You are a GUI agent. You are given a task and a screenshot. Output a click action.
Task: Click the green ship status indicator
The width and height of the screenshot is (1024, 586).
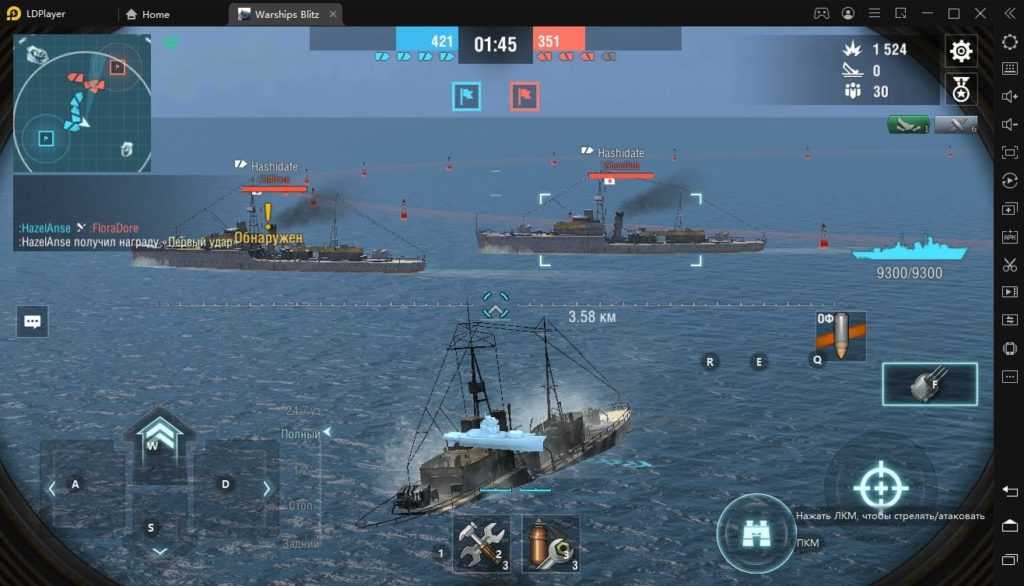pyautogui.click(x=908, y=125)
